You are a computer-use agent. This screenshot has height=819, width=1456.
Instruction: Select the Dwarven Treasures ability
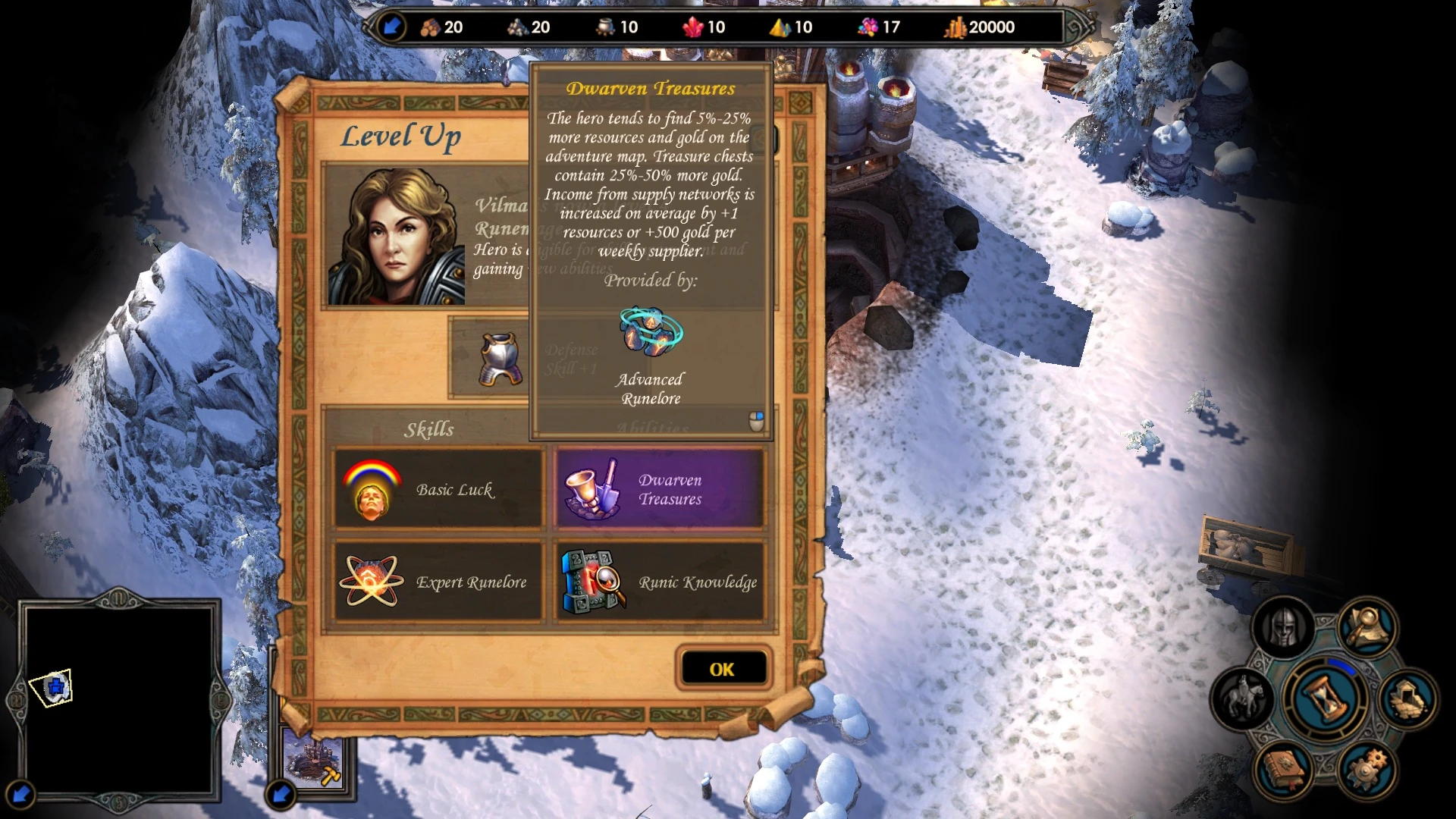[x=660, y=489]
